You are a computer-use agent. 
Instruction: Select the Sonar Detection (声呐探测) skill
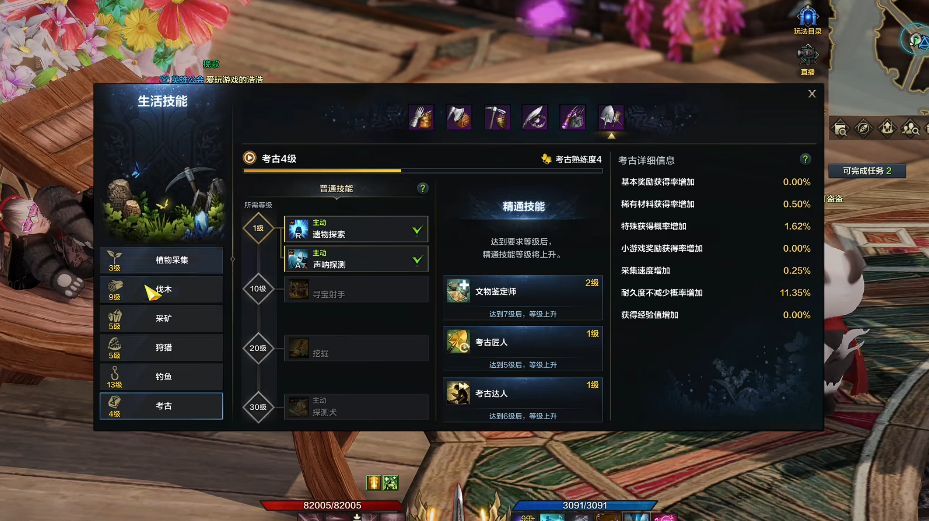click(356, 259)
